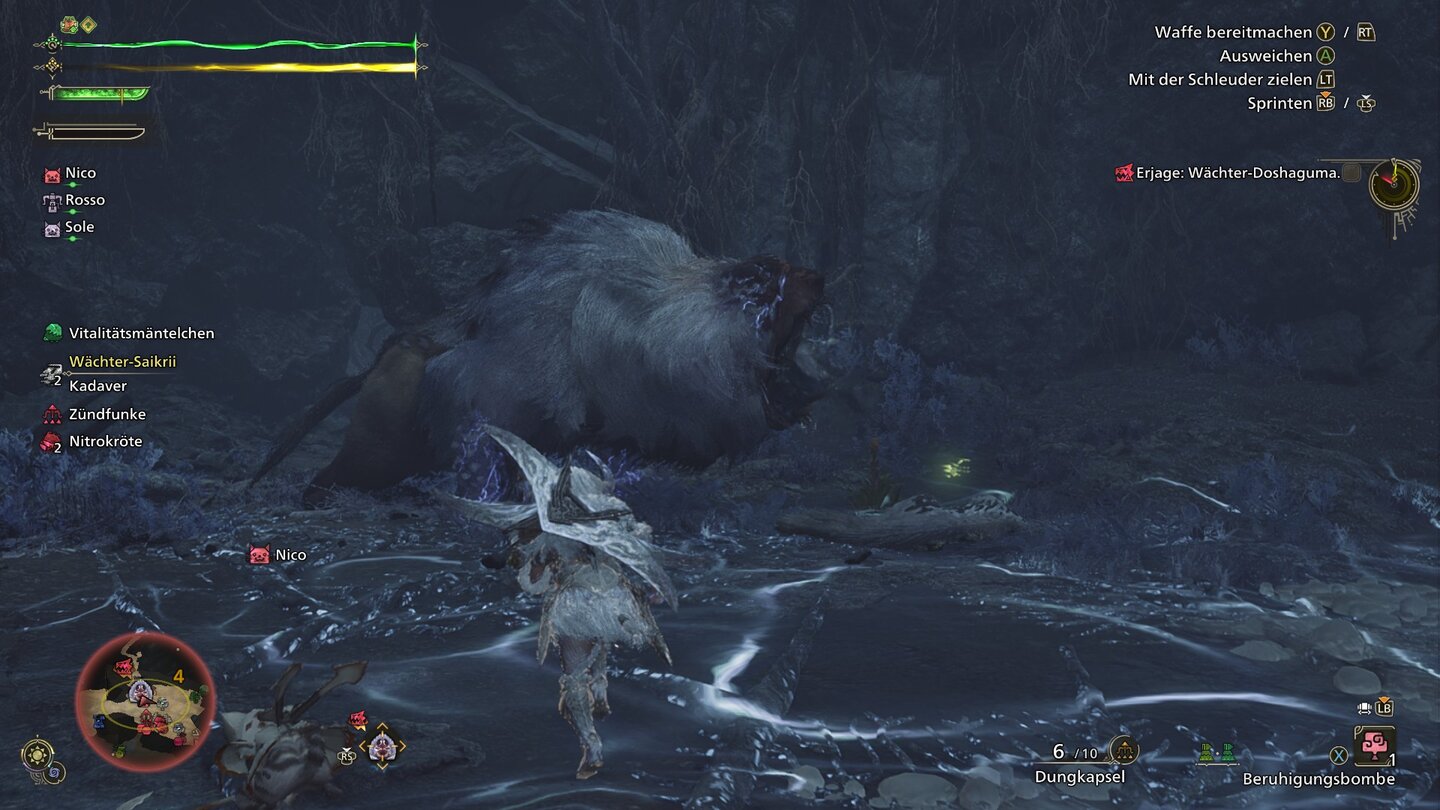The image size is (1440, 810).
Task: Pick the Zündfunke ammo entry
Action: coord(107,414)
